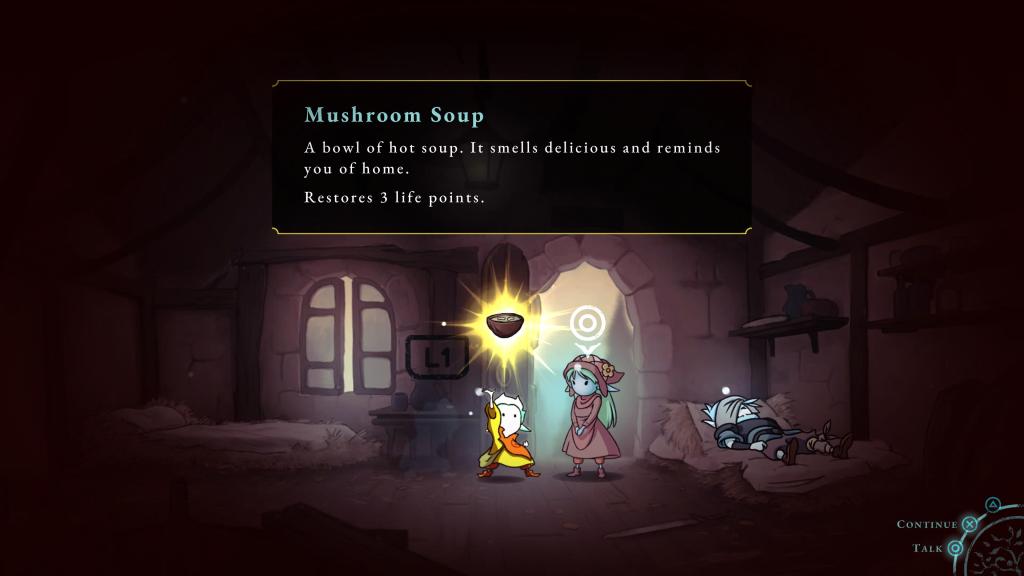Continue past the Mushroom Soup popup
The image size is (1024, 576).
[x=969, y=524]
